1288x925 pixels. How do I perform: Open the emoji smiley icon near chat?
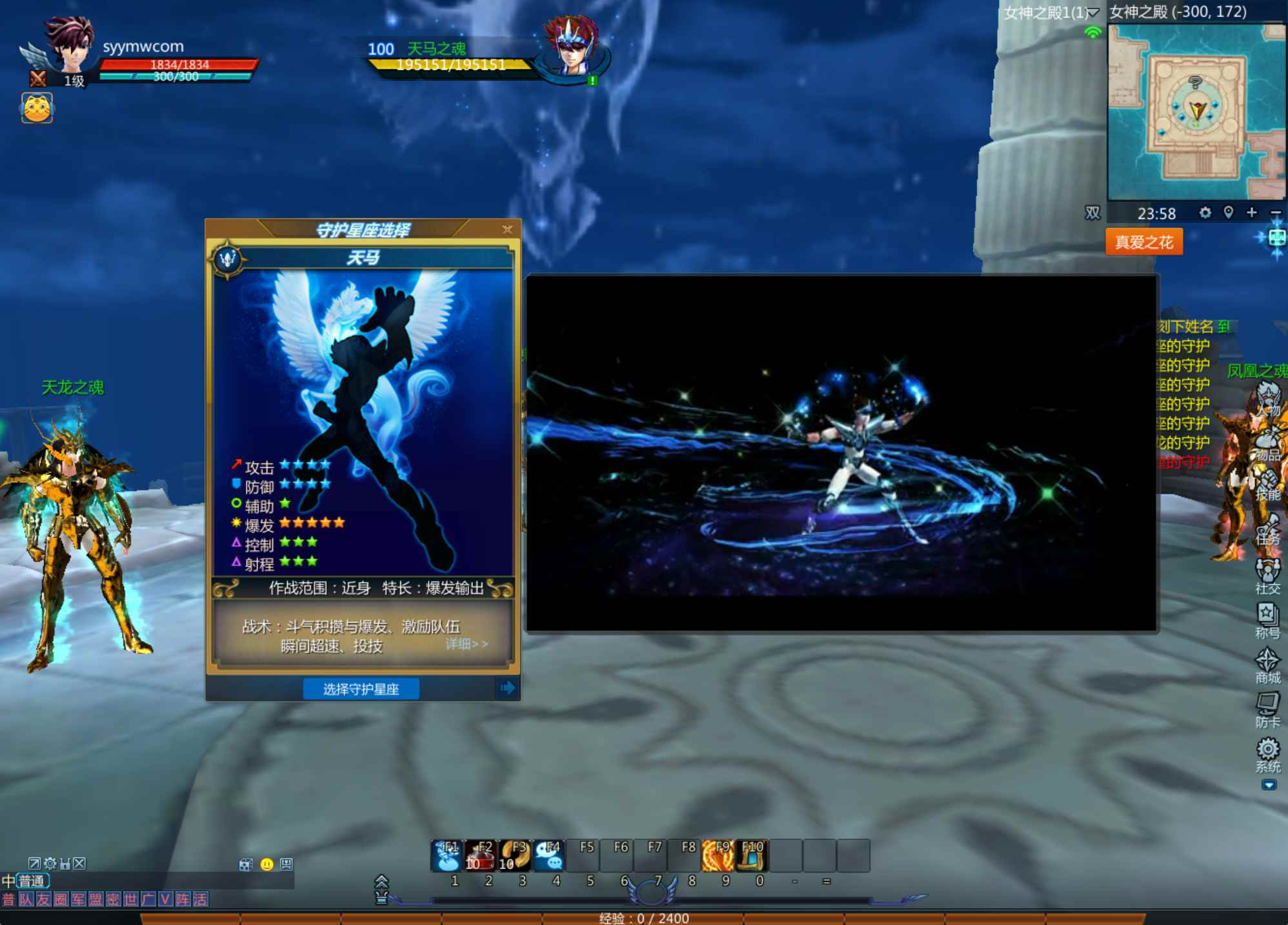pyautogui.click(x=267, y=866)
